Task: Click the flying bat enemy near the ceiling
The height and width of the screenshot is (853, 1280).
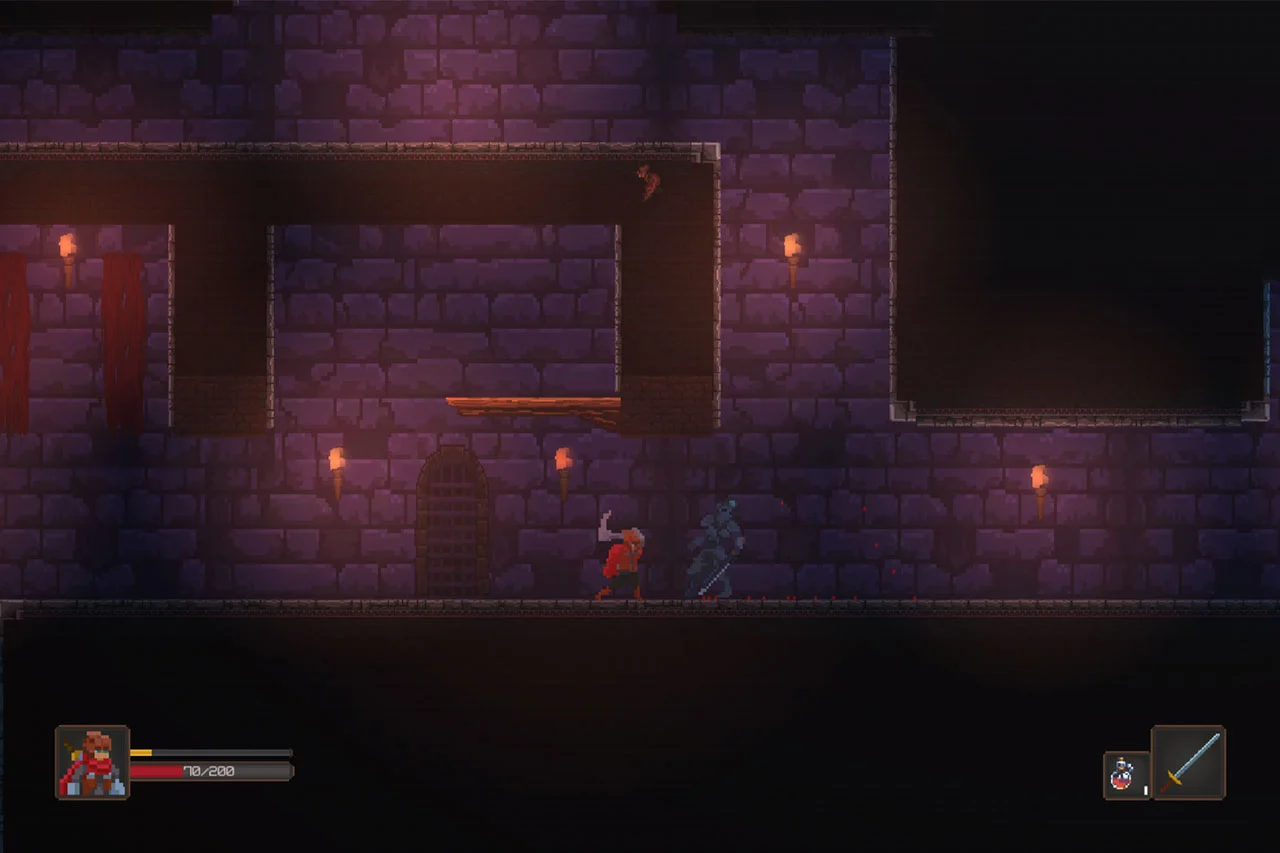Action: point(648,184)
